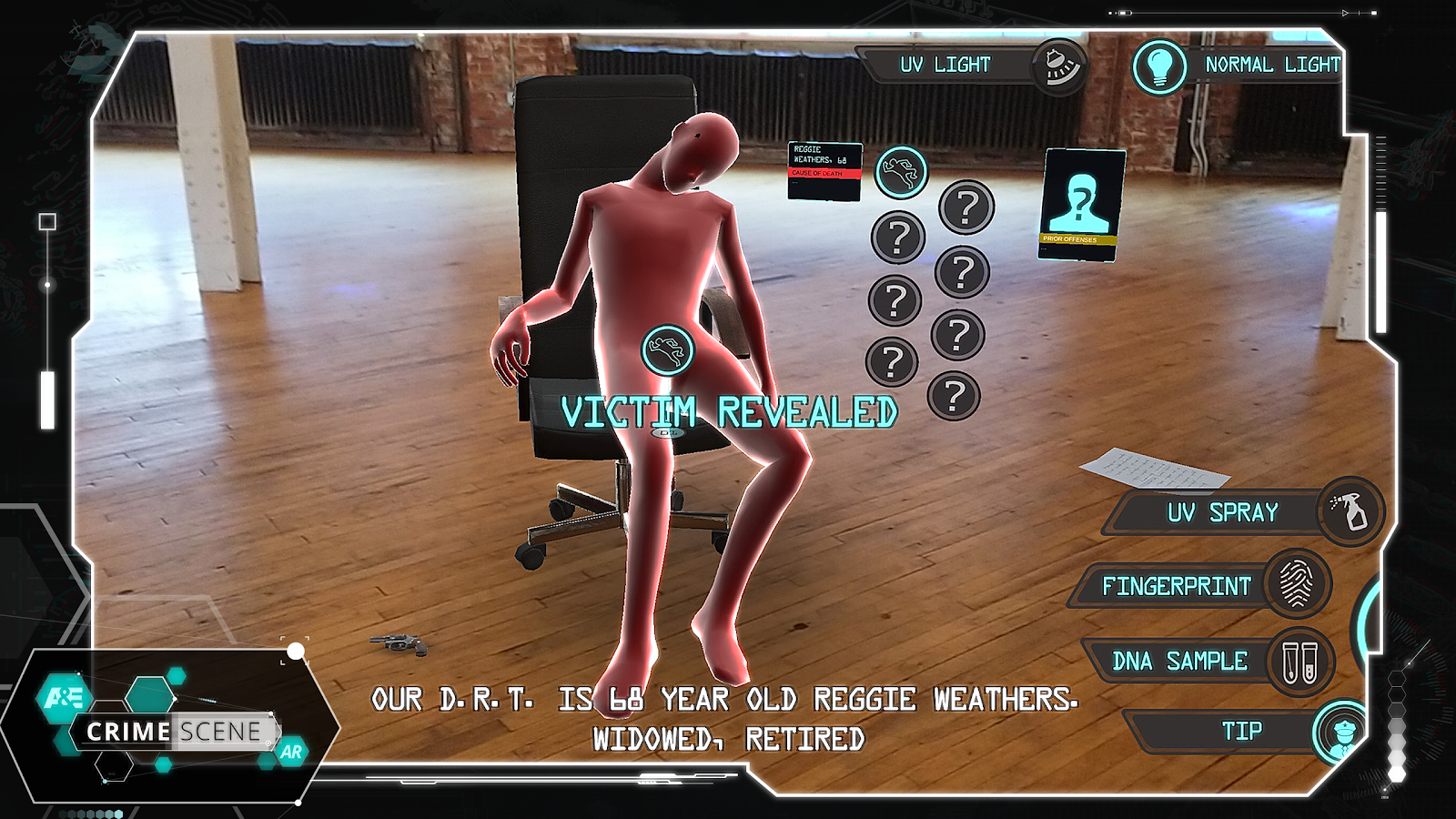Screen dimensions: 1456x819
Task: View the unknown suspect Prior Offenses card
Action: point(1080,205)
